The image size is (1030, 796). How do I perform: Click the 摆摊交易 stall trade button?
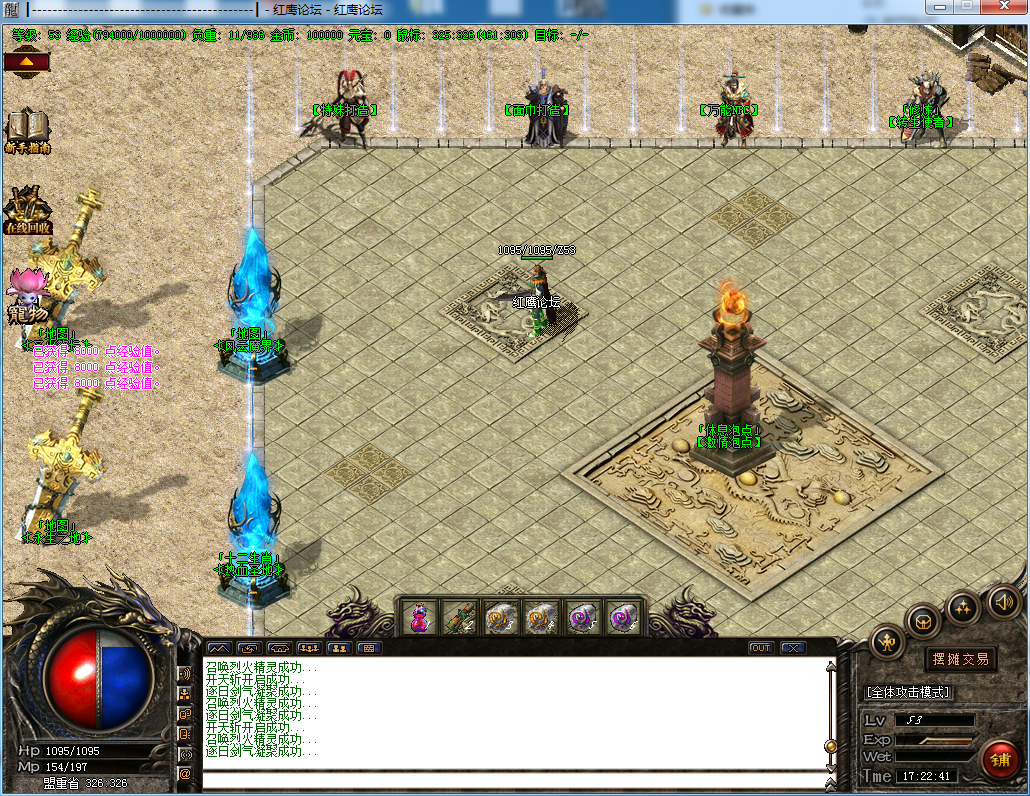coord(960,658)
